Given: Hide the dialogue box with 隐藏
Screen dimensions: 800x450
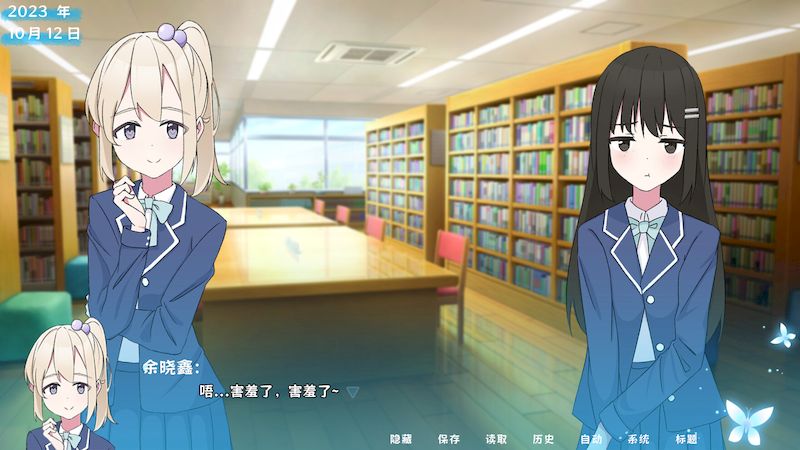Looking at the screenshot, I should (x=401, y=439).
